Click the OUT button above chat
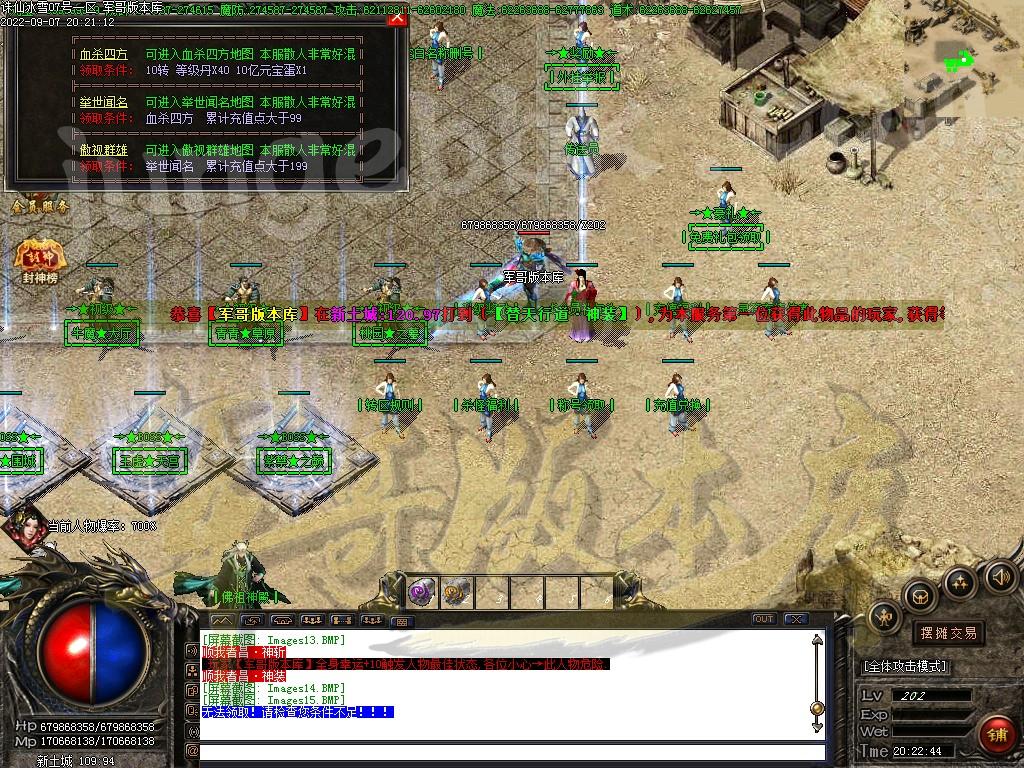This screenshot has width=1024, height=768. [763, 619]
